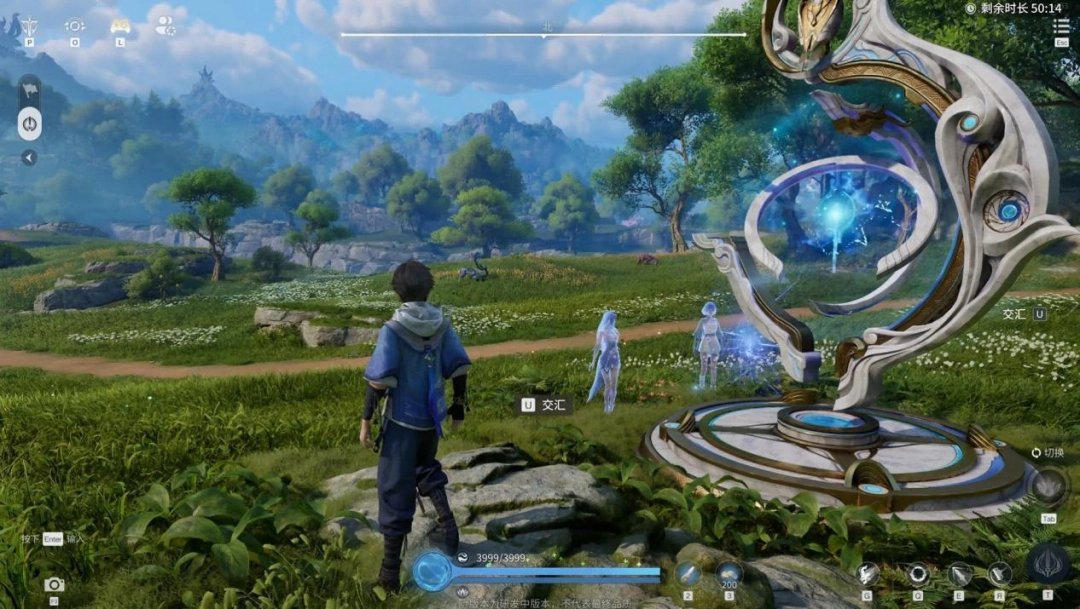Activate the ring-shaped skill icon
Image resolution: width=1080 pixels, height=609 pixels.
pos(917,573)
